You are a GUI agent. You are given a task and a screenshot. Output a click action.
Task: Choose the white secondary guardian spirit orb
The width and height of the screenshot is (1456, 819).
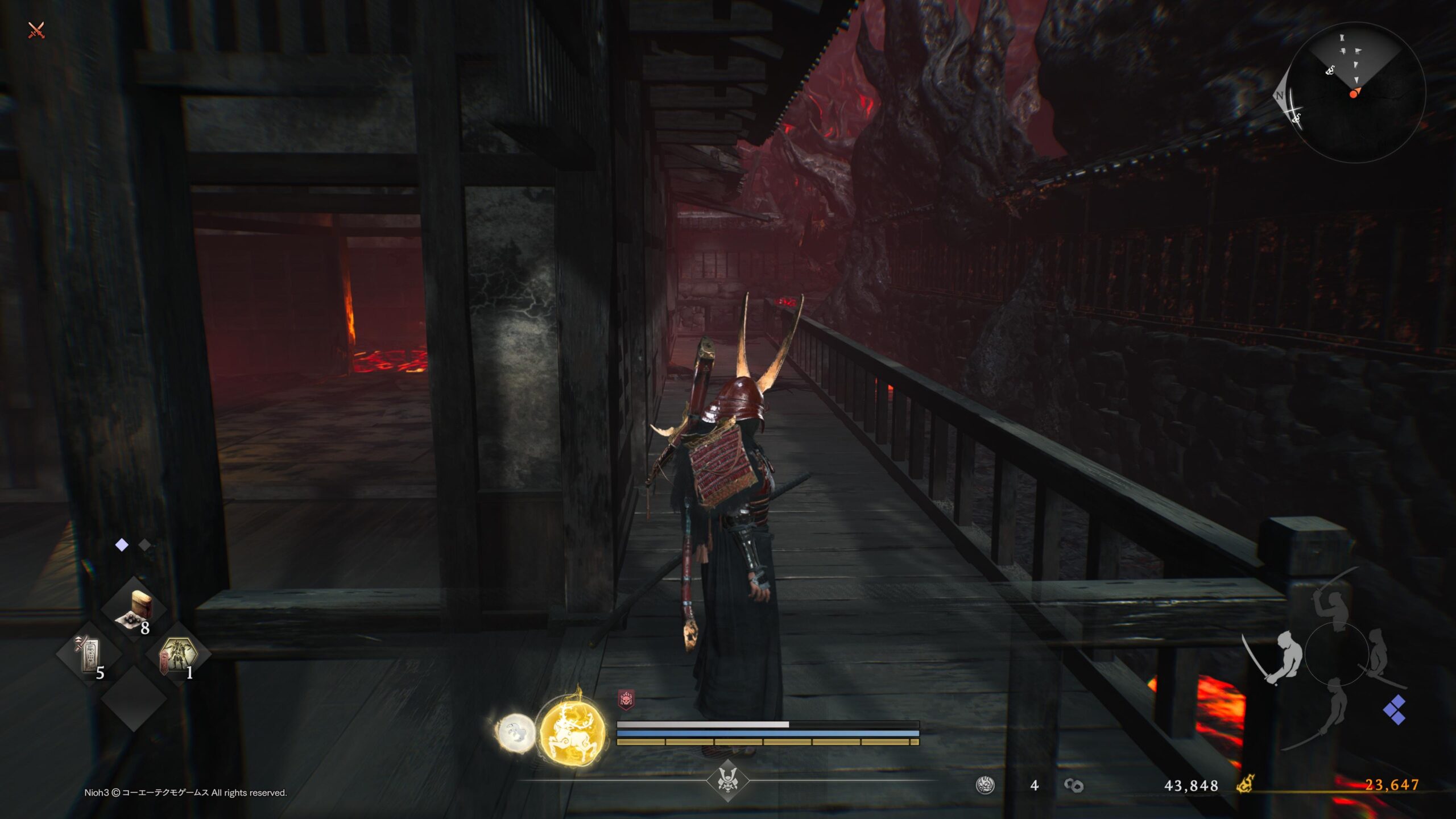click(516, 733)
